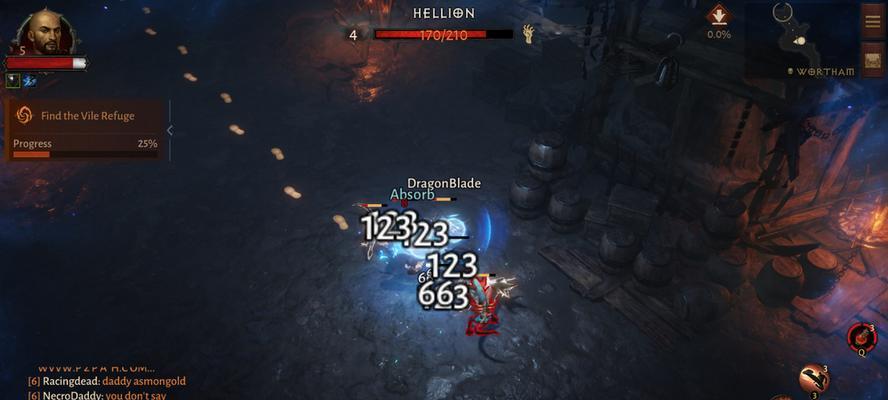The height and width of the screenshot is (400, 888).
Task: Click the Hellion boss skeletal hand icon
Action: (528, 34)
